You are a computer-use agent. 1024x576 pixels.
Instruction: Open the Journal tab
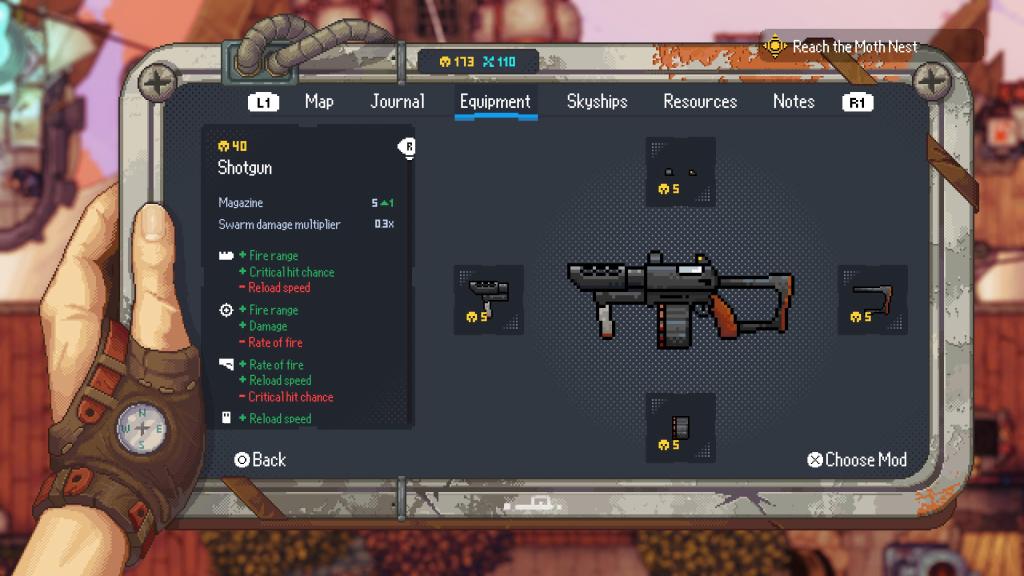397,101
